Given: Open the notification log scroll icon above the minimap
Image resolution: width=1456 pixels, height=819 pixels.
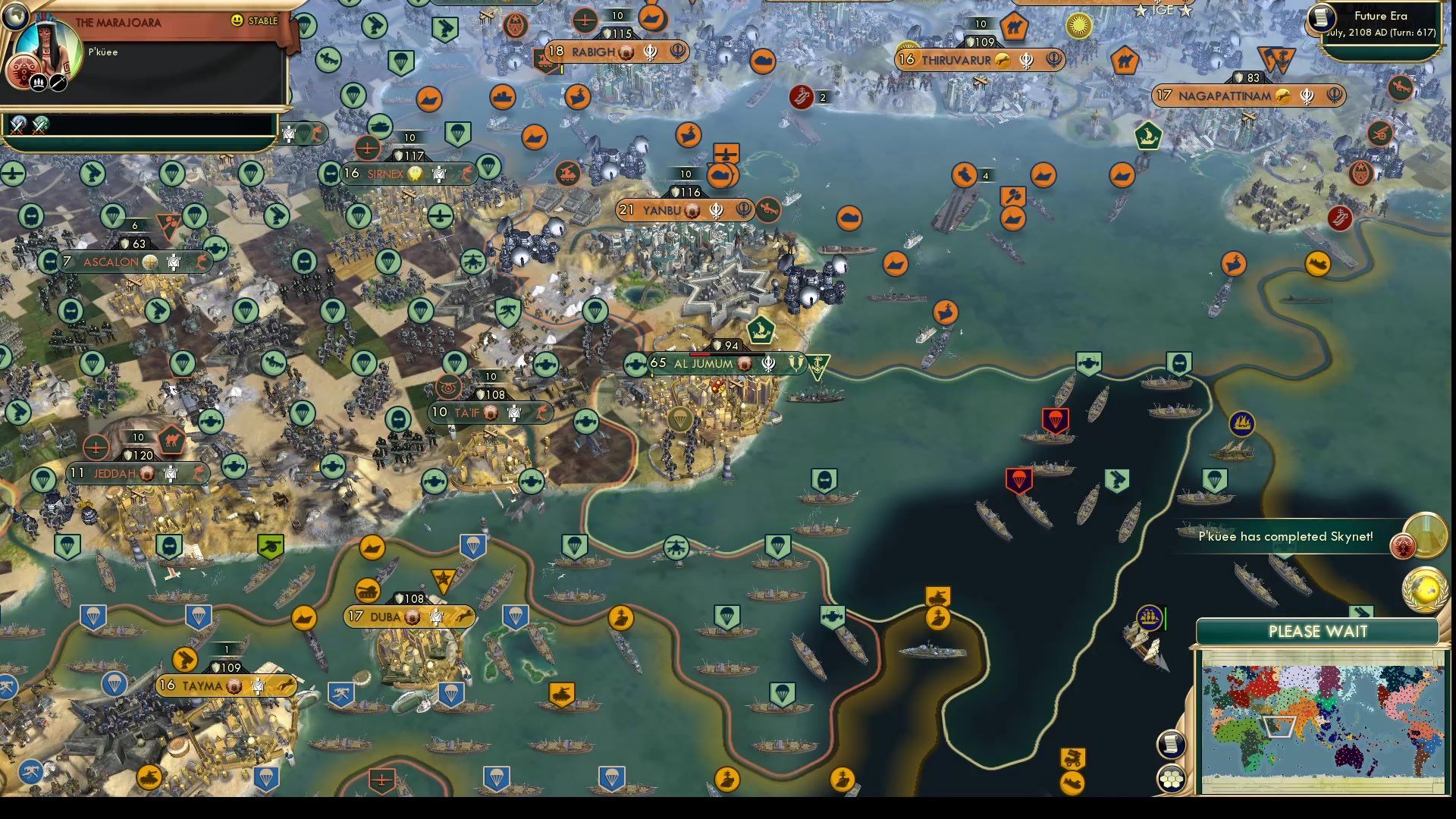Looking at the screenshot, I should click(x=1172, y=742).
